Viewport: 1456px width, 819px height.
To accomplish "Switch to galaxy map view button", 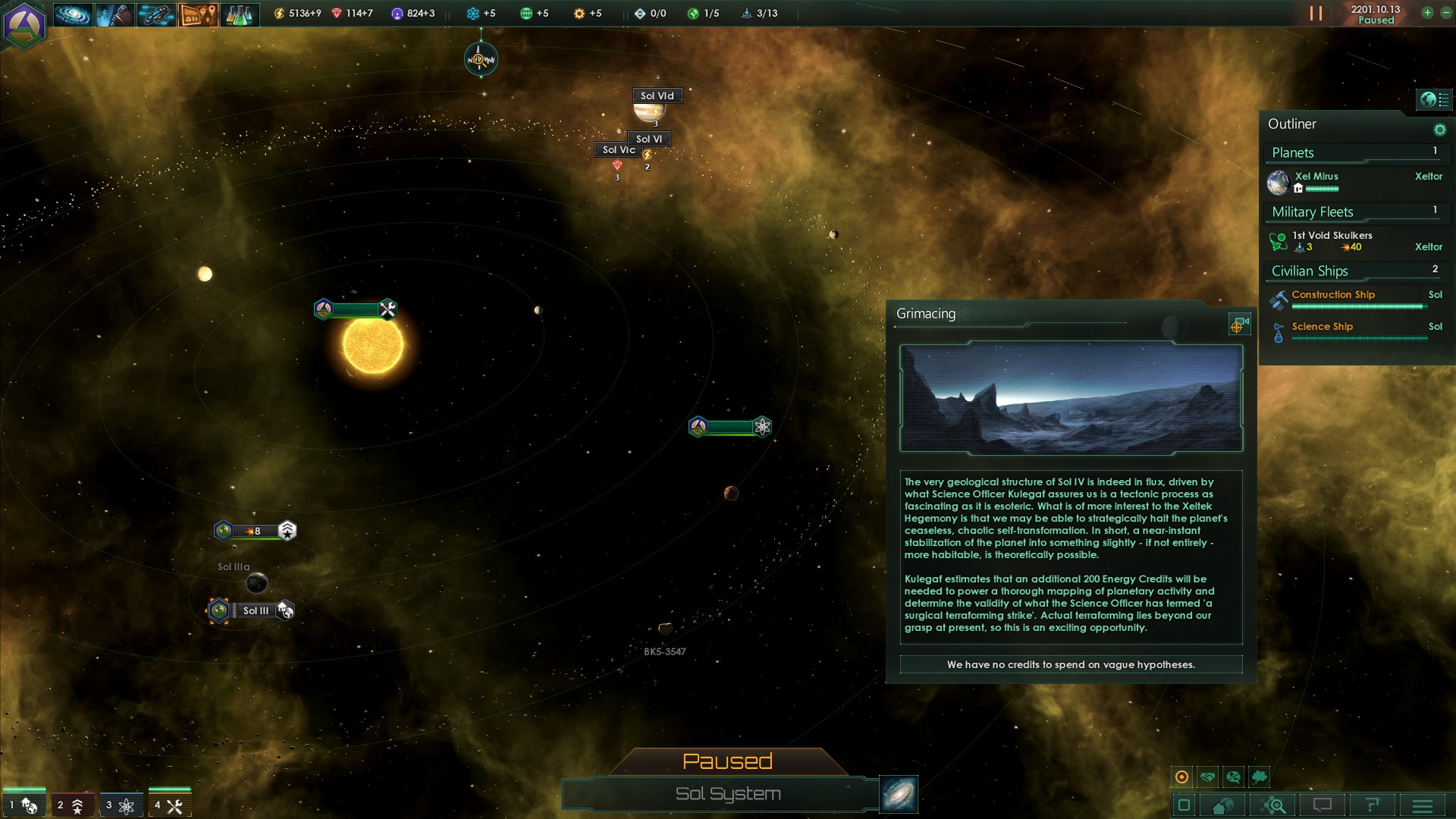I will tap(899, 793).
